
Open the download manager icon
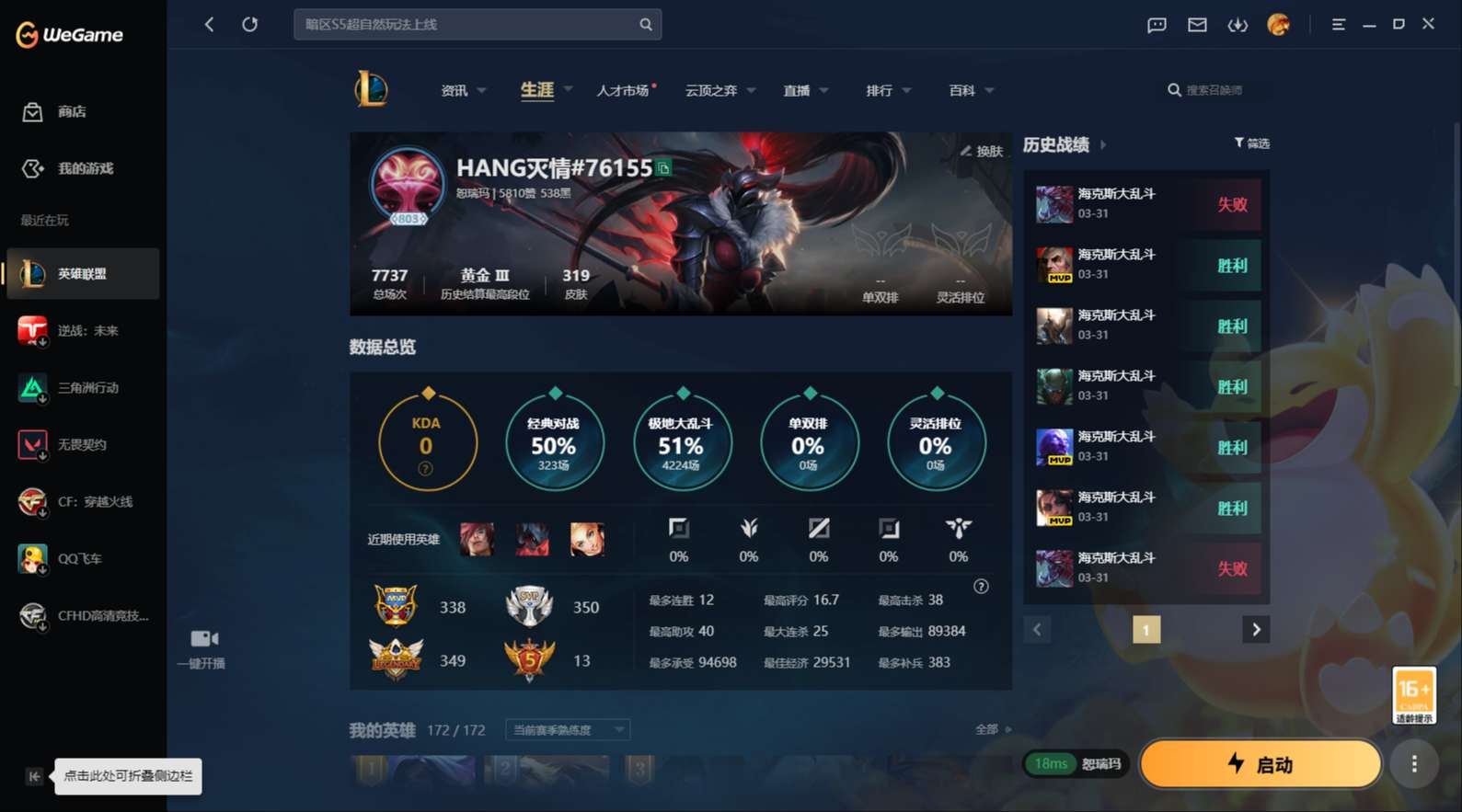[x=1238, y=25]
